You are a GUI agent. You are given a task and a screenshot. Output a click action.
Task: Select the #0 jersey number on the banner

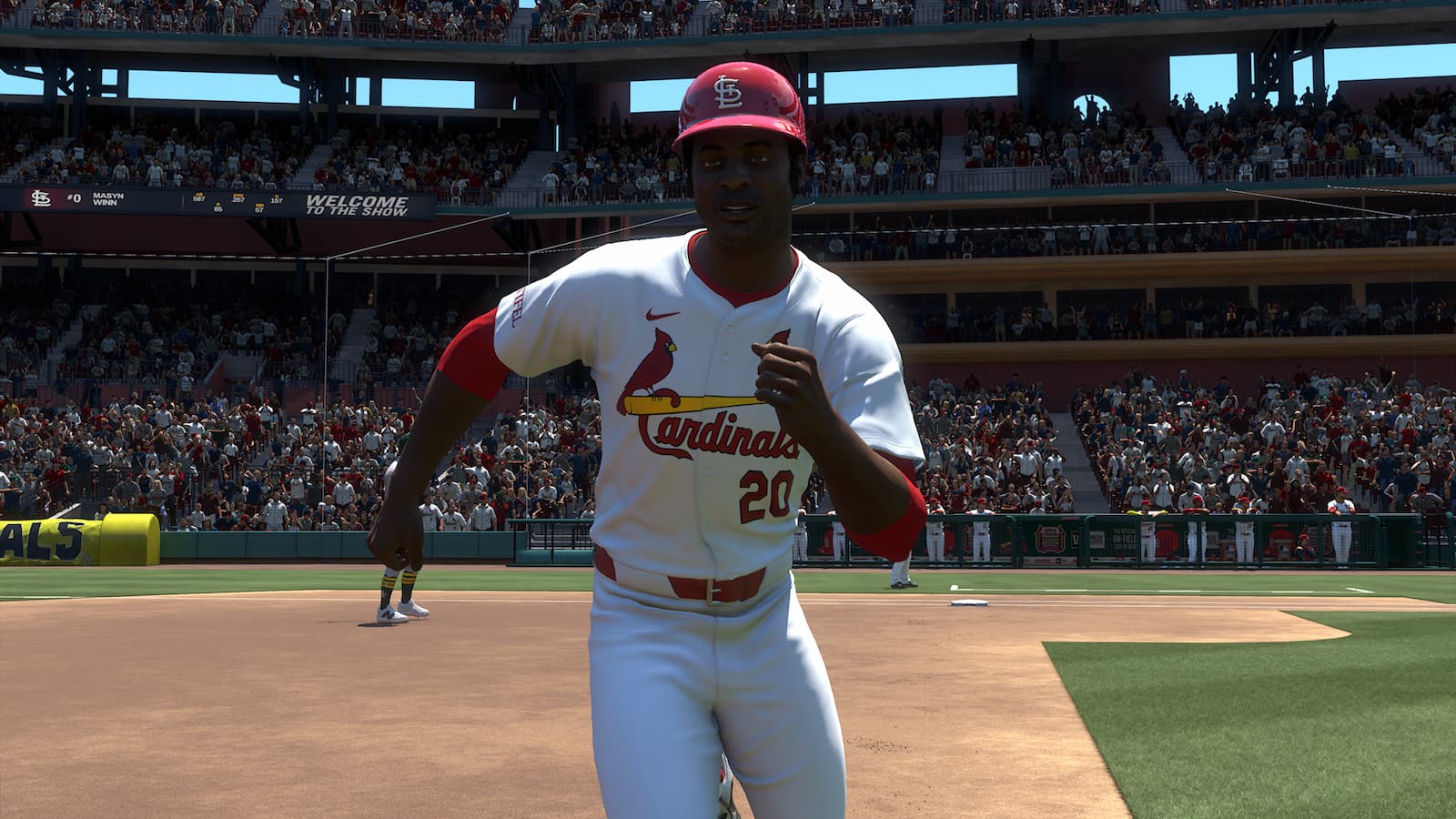[x=74, y=199]
